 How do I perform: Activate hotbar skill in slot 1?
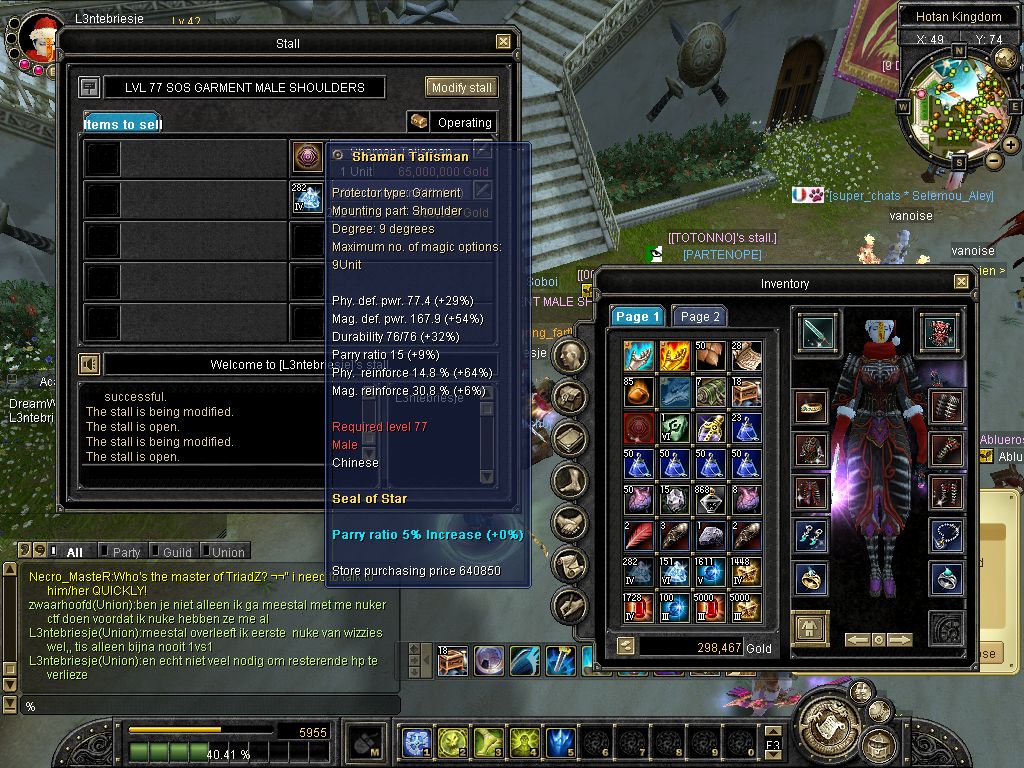point(415,742)
